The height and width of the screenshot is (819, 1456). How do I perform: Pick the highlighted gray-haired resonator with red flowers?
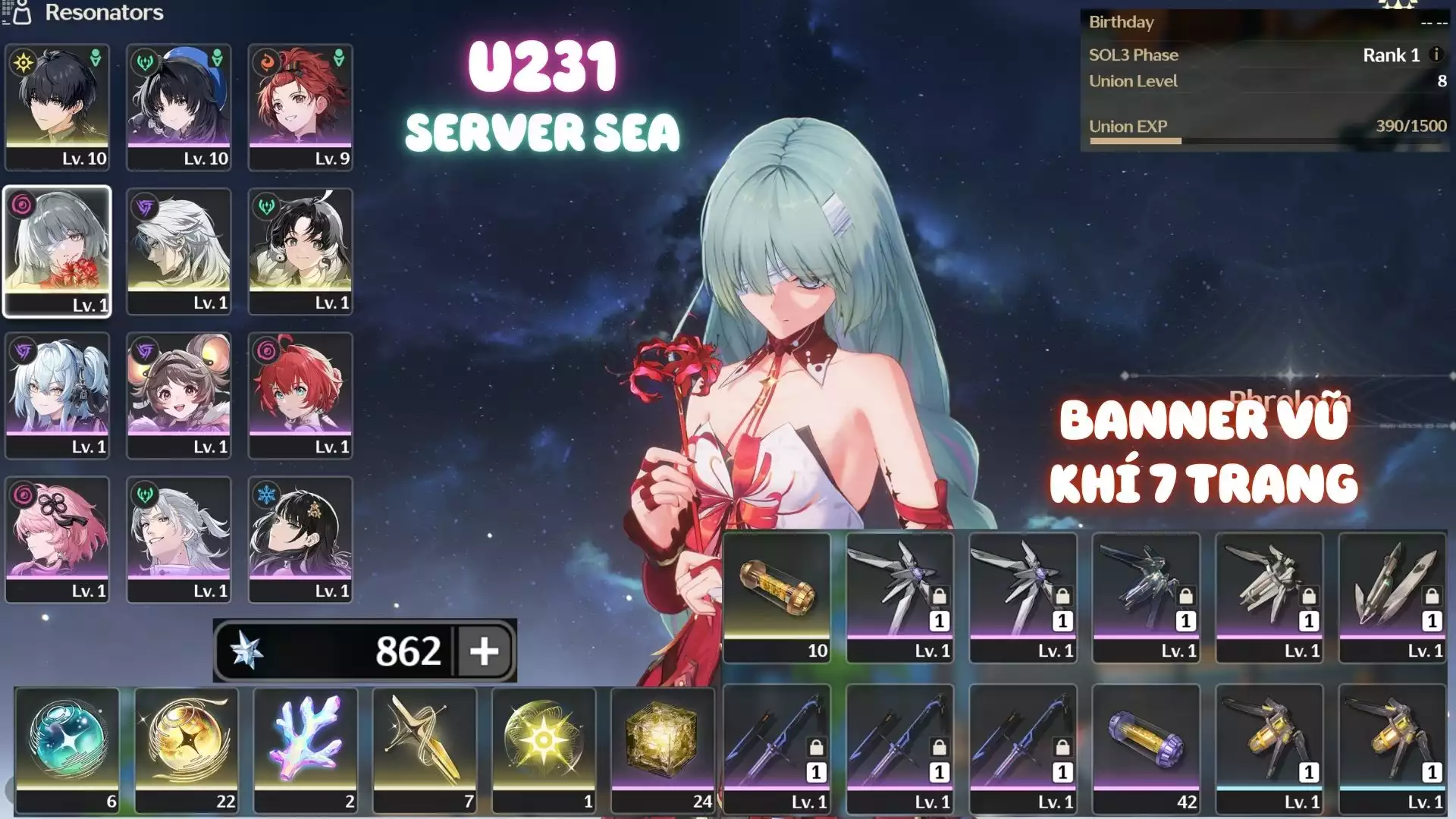point(58,251)
